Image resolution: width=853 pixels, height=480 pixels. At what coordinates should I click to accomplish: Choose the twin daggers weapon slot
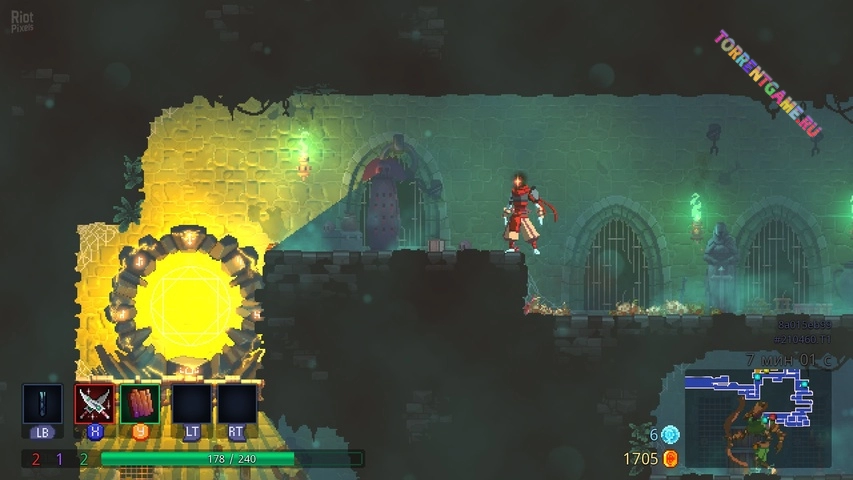point(94,404)
